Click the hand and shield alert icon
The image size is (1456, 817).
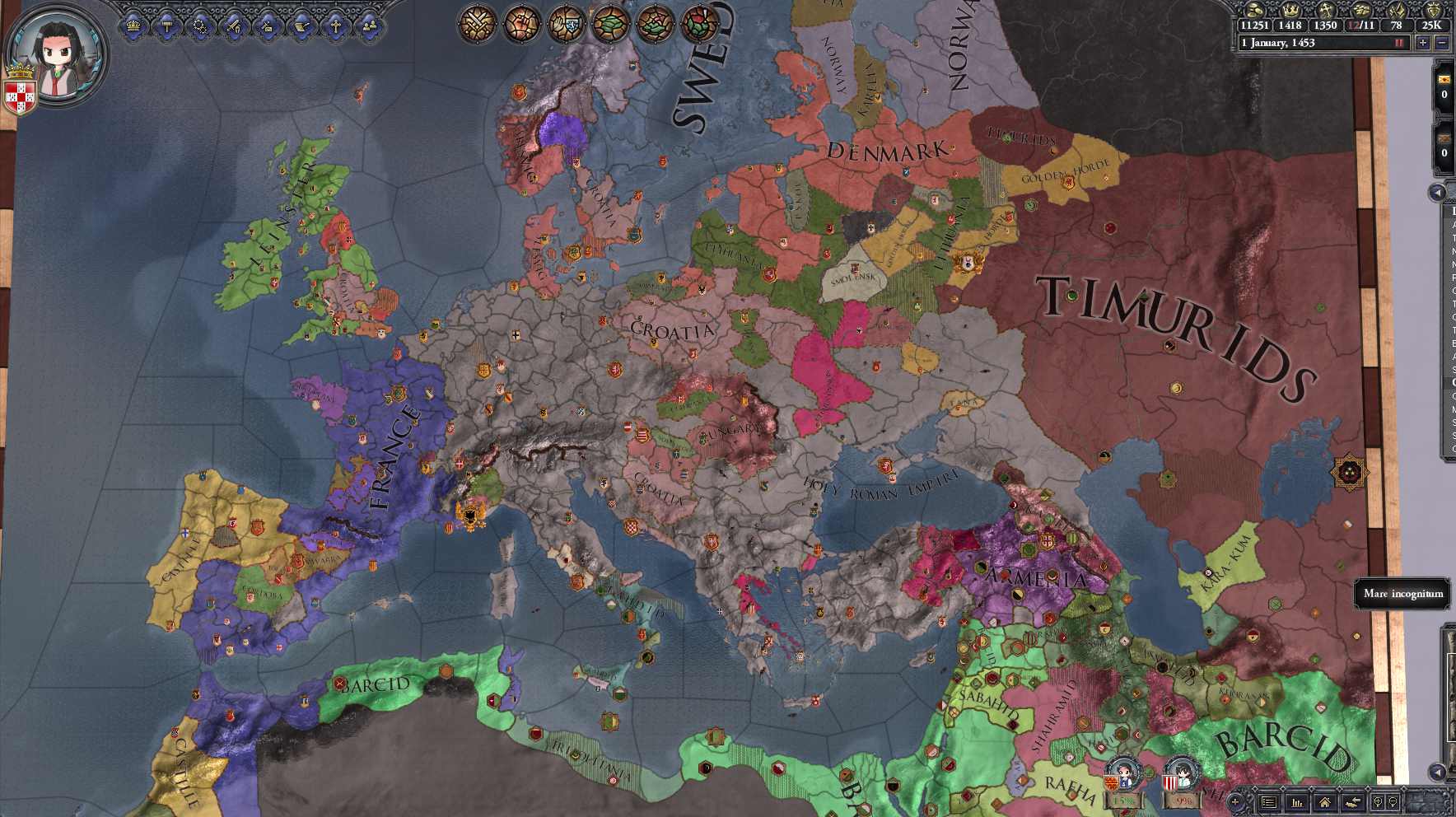point(566,24)
